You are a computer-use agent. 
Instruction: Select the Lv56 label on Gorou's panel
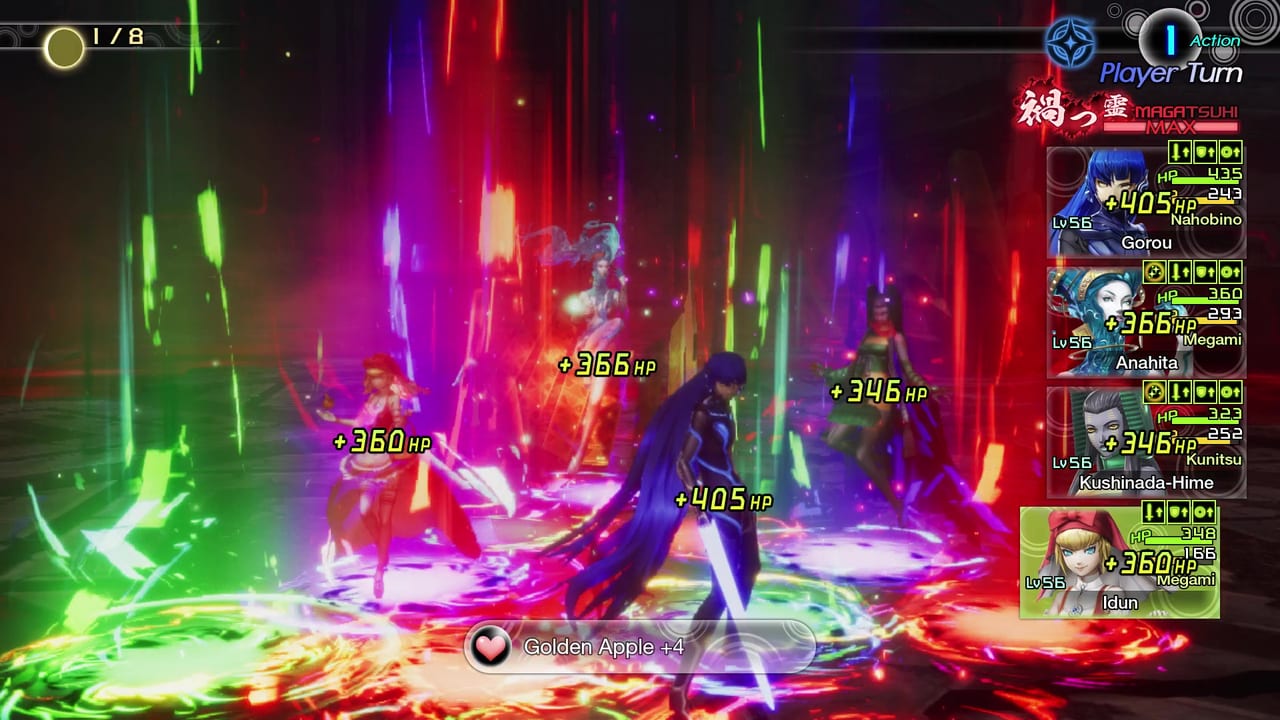[1071, 222]
